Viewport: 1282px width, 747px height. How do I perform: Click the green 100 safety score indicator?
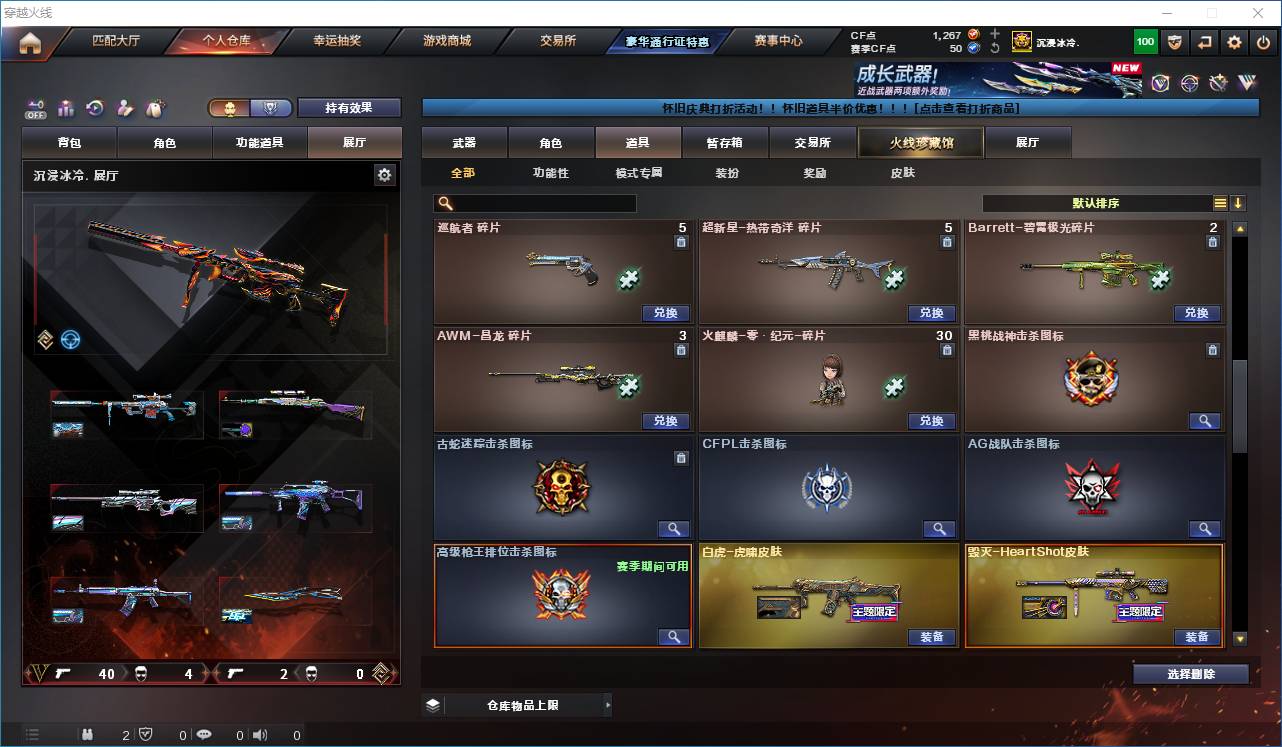[x=1141, y=41]
